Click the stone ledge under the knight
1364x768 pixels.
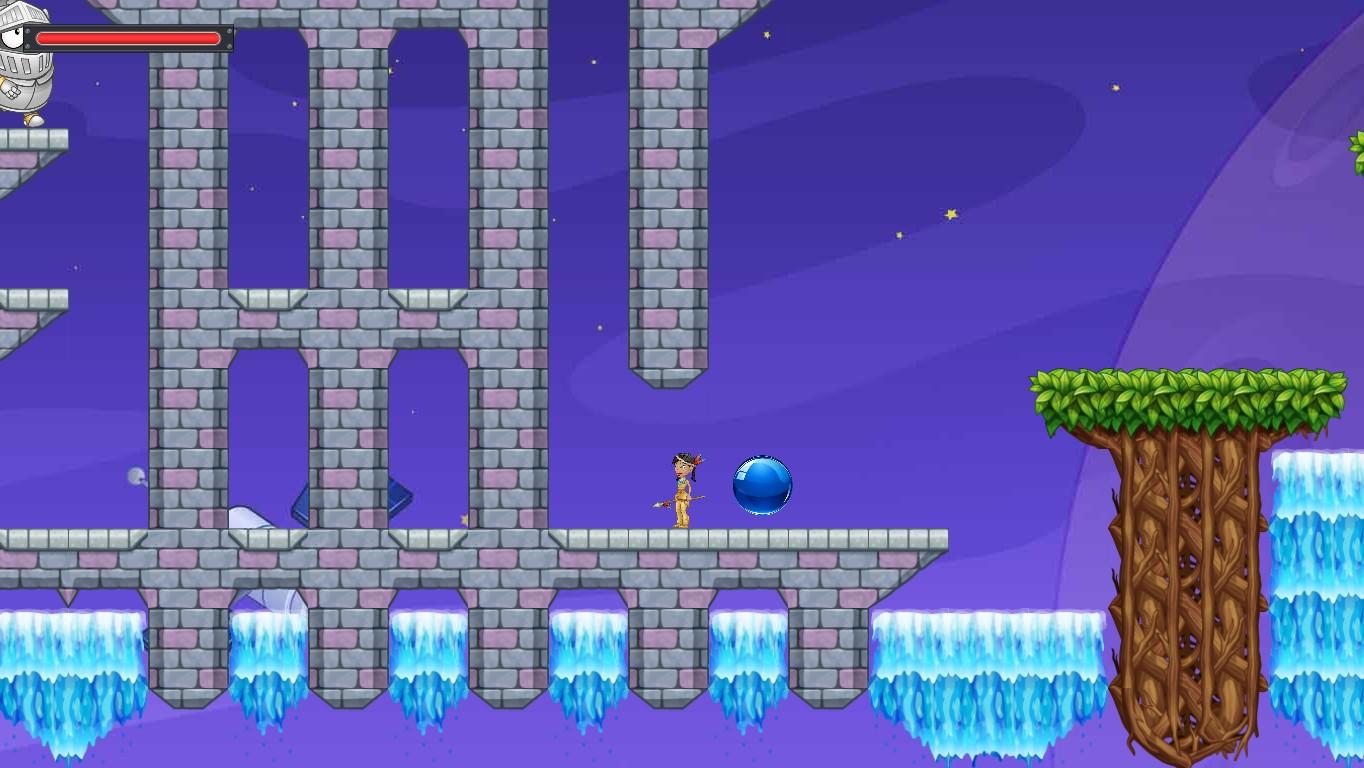[x=30, y=140]
